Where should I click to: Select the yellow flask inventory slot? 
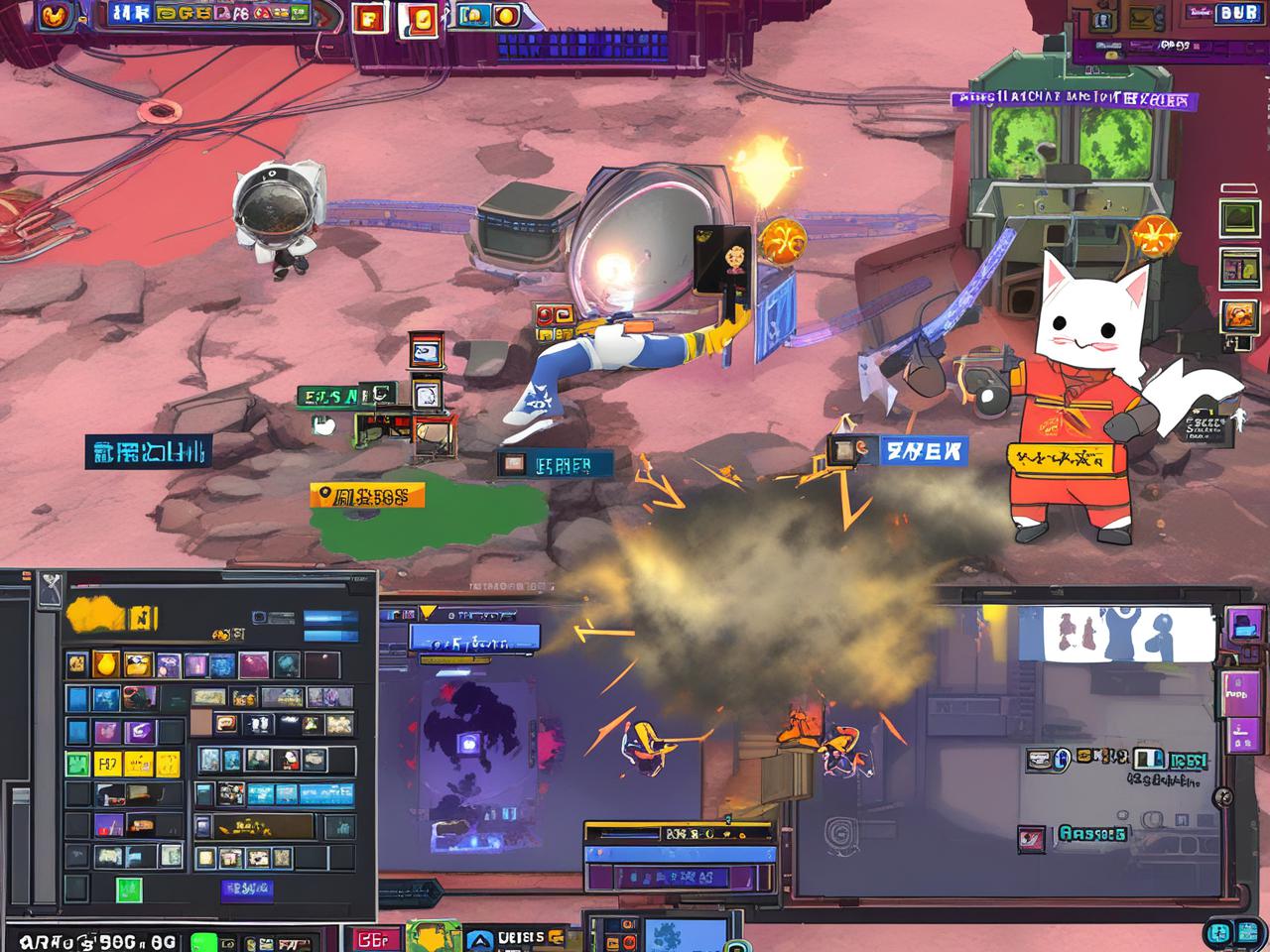107,663
